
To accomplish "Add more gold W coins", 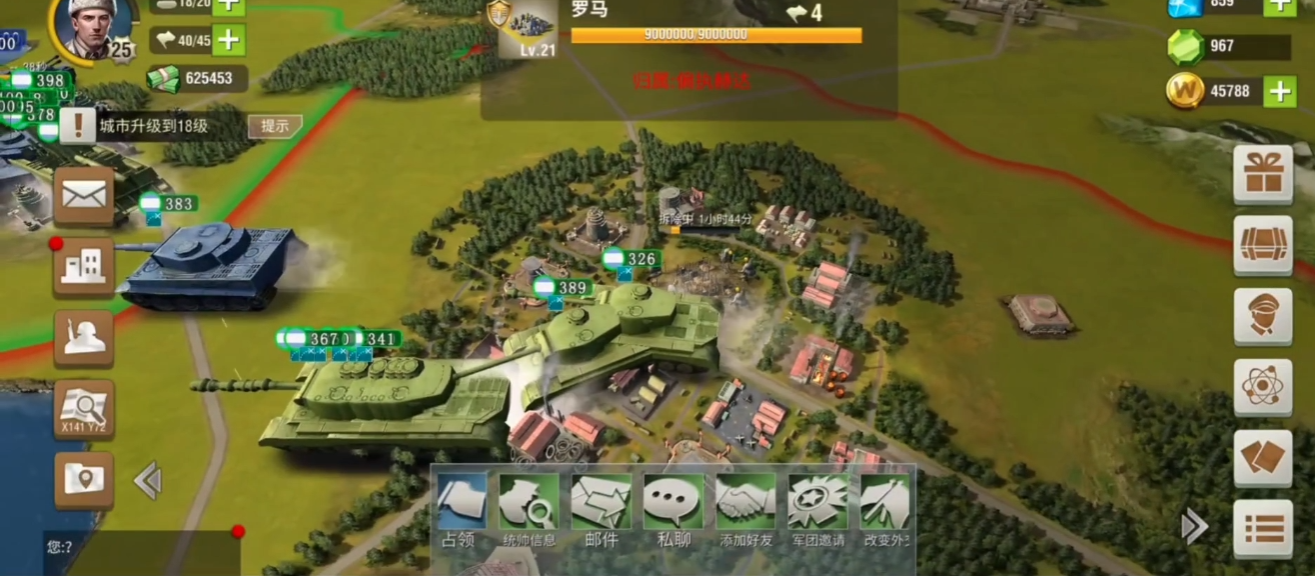I will tap(1280, 92).
